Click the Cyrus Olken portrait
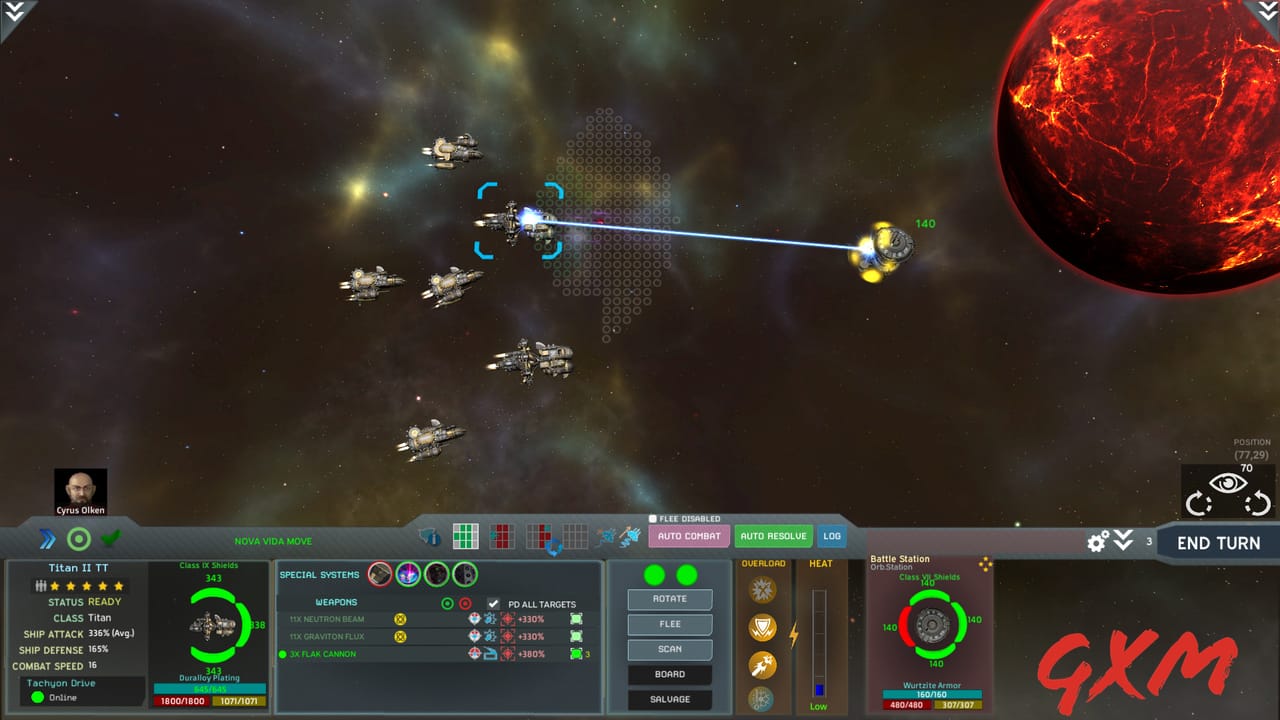The width and height of the screenshot is (1280, 720). coord(81,488)
